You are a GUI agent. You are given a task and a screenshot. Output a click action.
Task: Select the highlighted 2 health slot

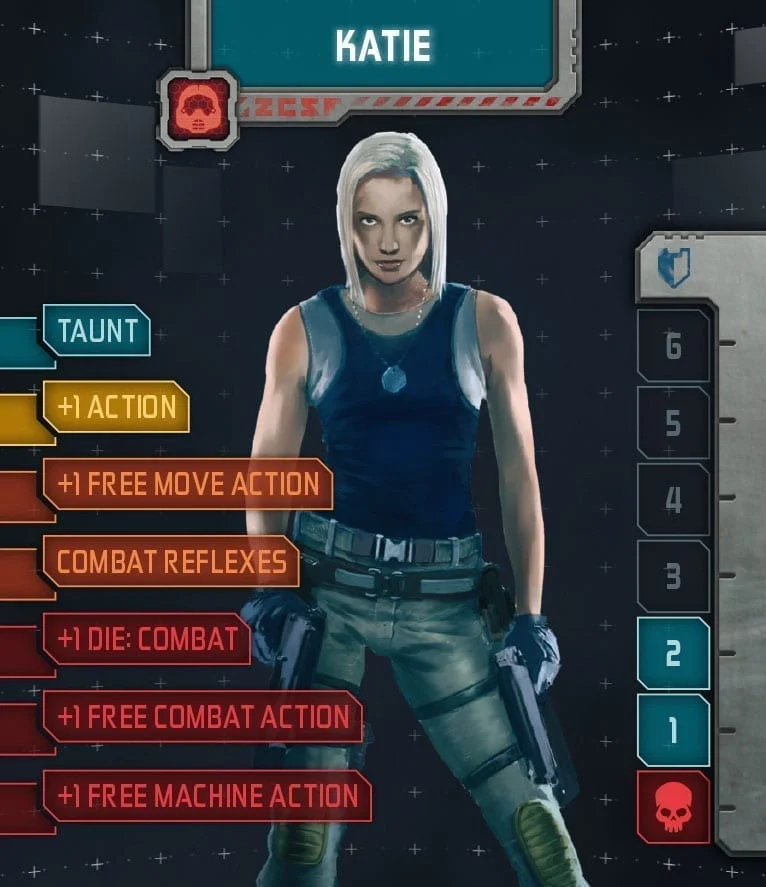pos(673,653)
